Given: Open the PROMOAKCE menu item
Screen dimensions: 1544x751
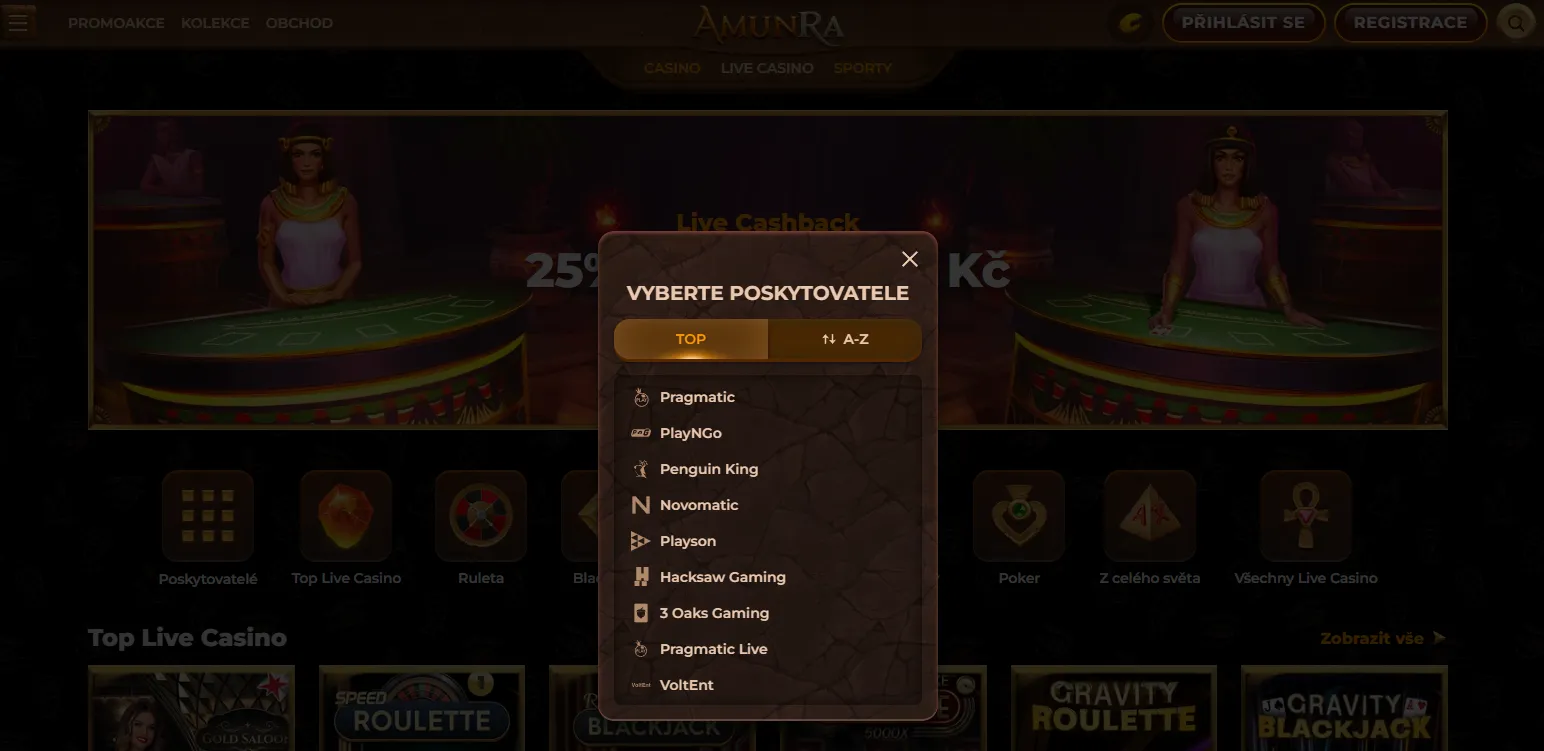Looking at the screenshot, I should tap(116, 22).
